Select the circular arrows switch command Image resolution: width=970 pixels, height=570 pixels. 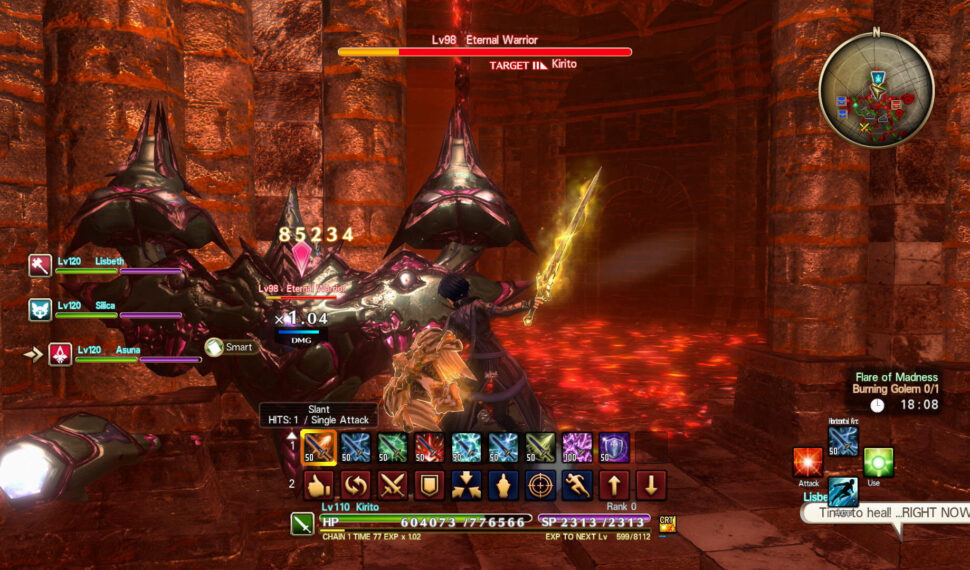(x=355, y=485)
